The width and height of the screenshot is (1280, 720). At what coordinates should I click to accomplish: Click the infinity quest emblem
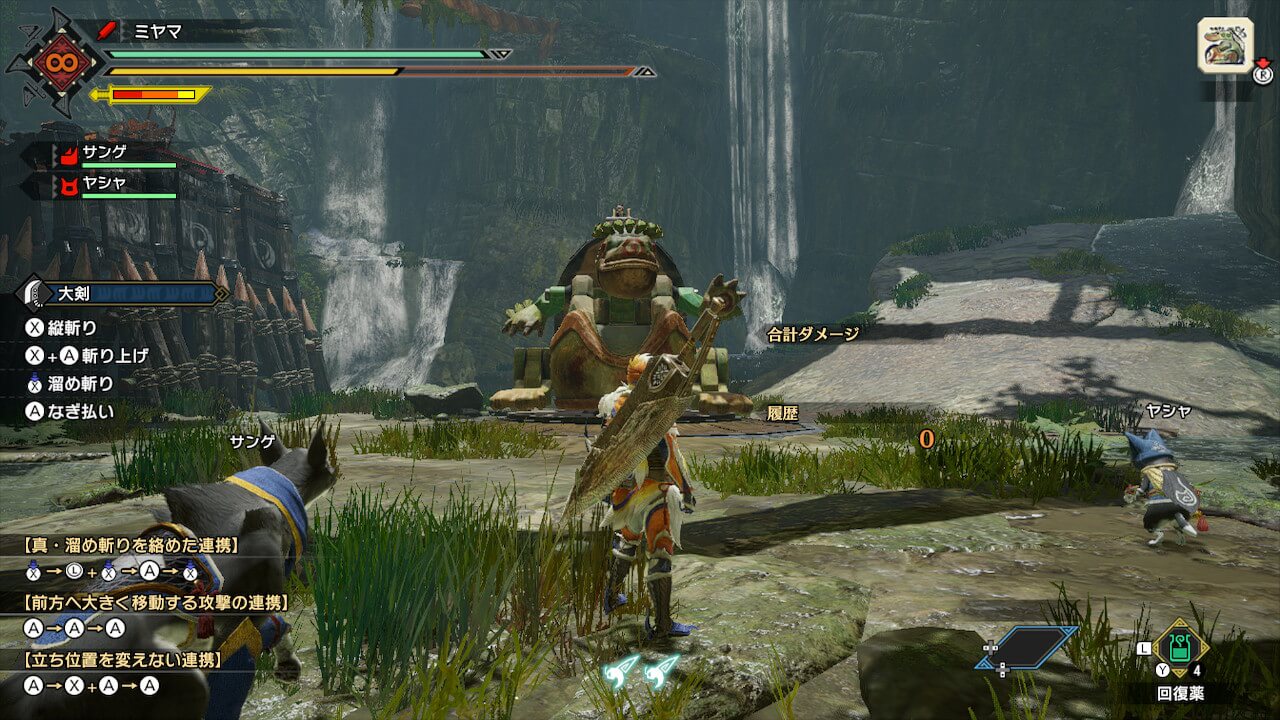coord(53,62)
